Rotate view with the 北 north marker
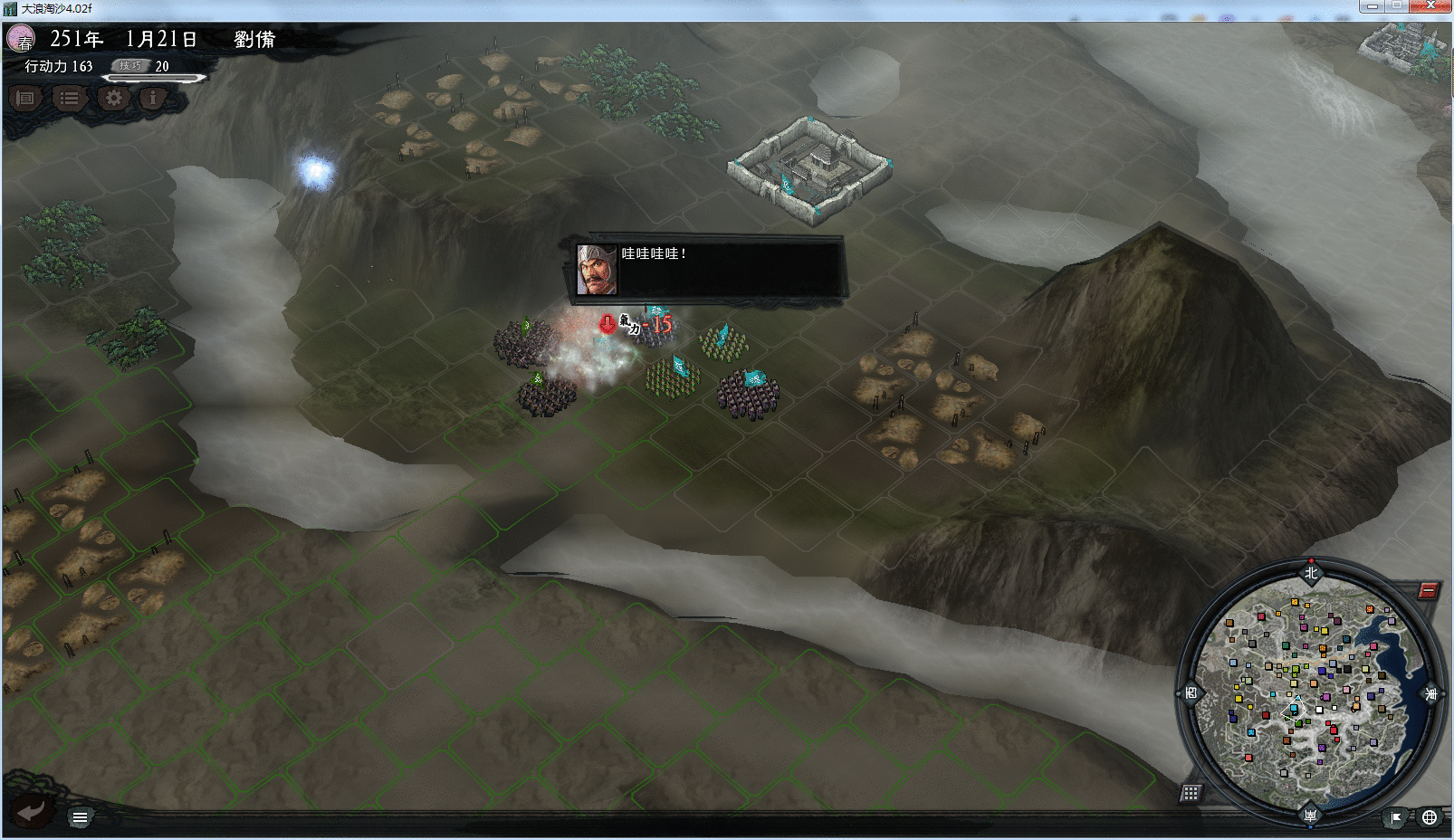This screenshot has width=1454, height=840. click(1311, 572)
